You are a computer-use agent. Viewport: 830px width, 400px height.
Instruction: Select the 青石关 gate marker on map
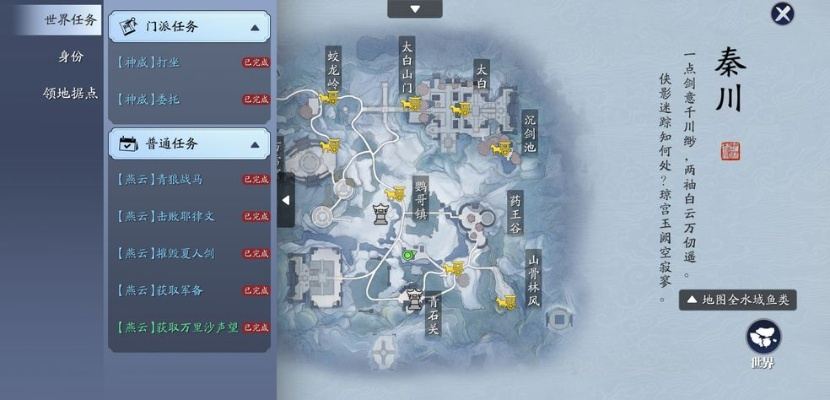[x=413, y=297]
